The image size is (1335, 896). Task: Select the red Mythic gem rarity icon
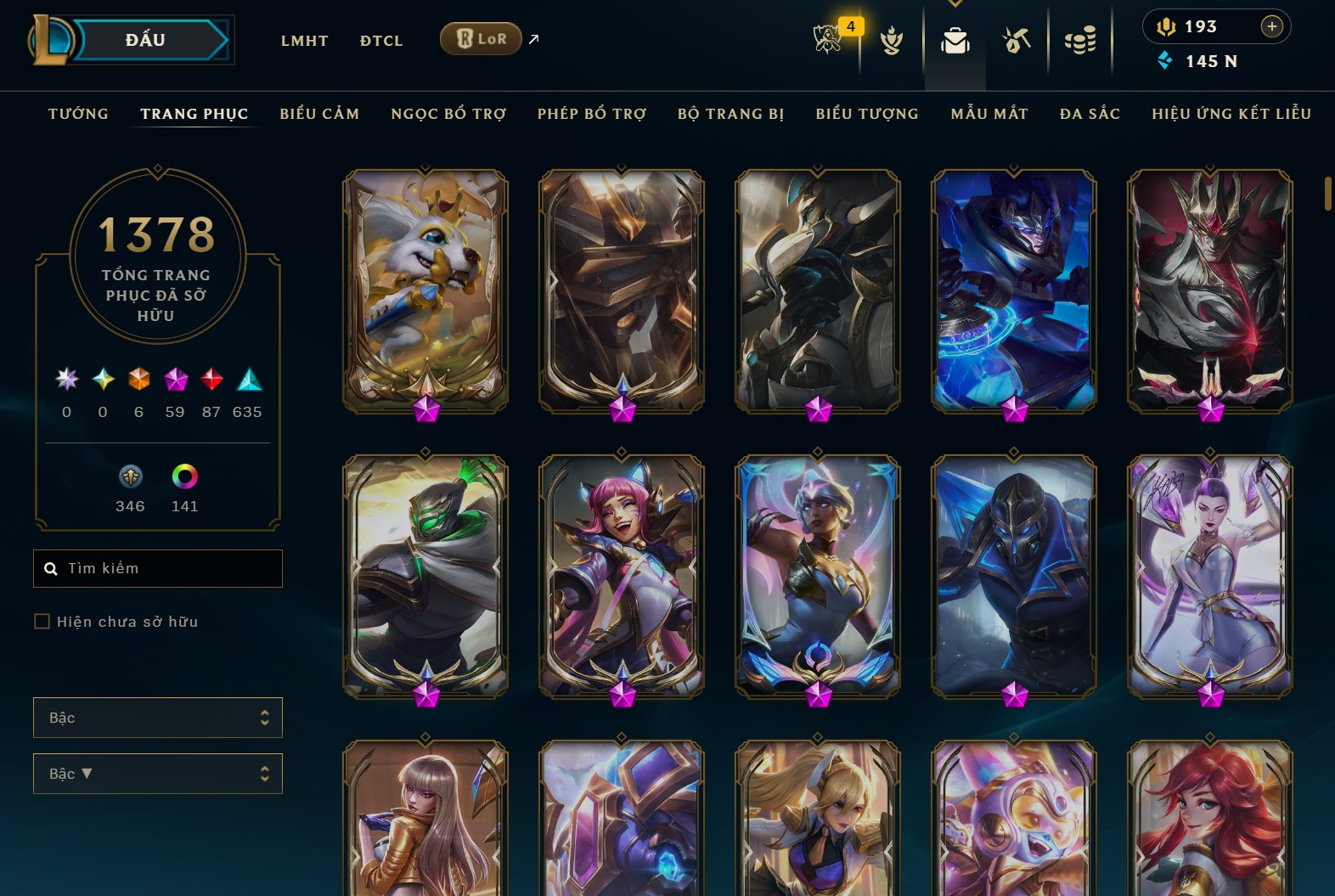click(x=211, y=380)
